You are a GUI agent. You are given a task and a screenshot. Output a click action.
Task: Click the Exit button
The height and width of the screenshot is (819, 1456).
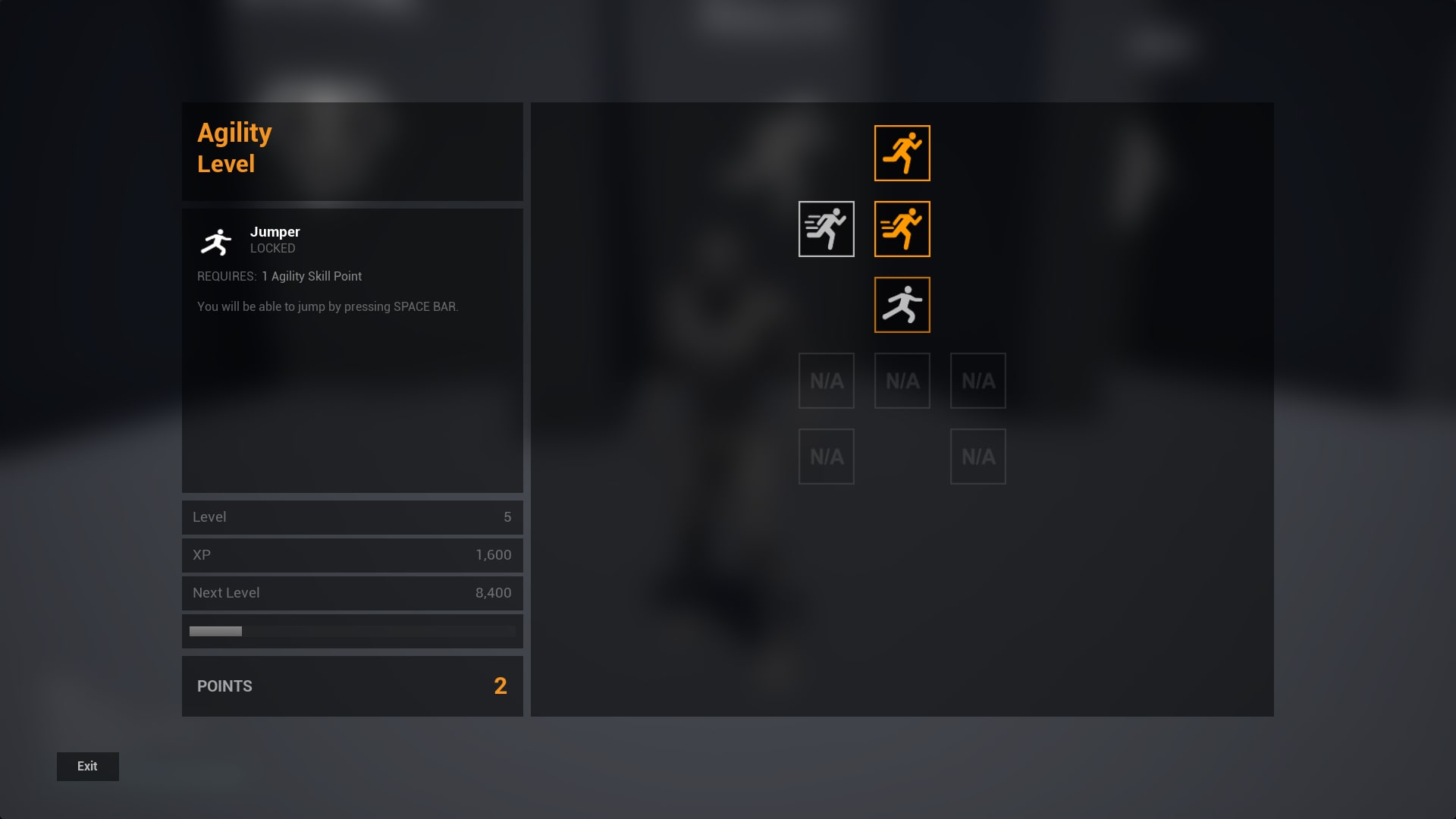[x=87, y=766]
